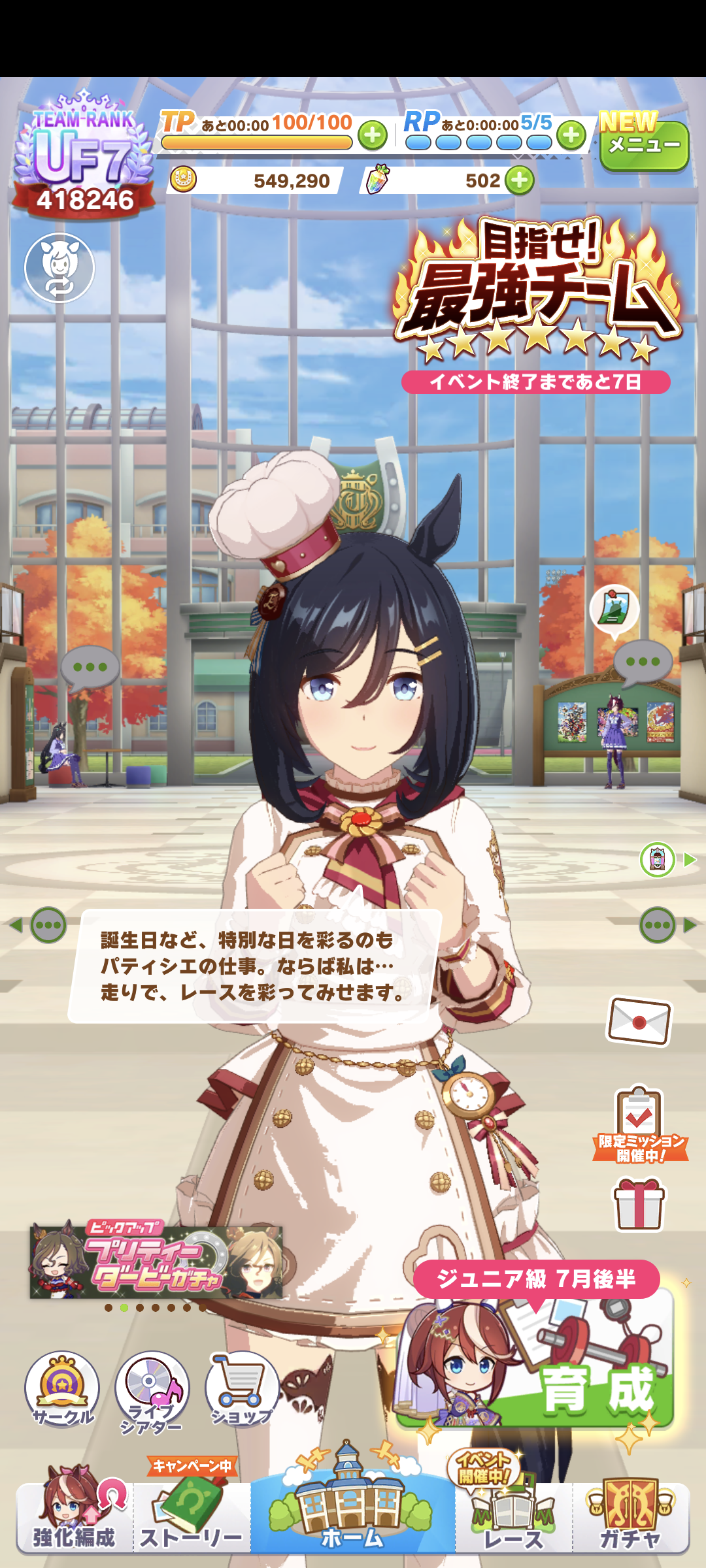Screen dimensions: 706x1568
Task: Add more jewels with the carrot plus button
Action: (520, 180)
